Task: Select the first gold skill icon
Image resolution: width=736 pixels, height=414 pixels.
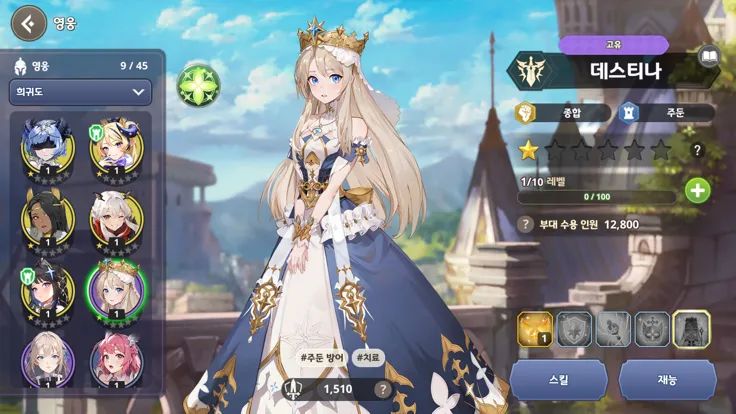Action: pos(535,328)
